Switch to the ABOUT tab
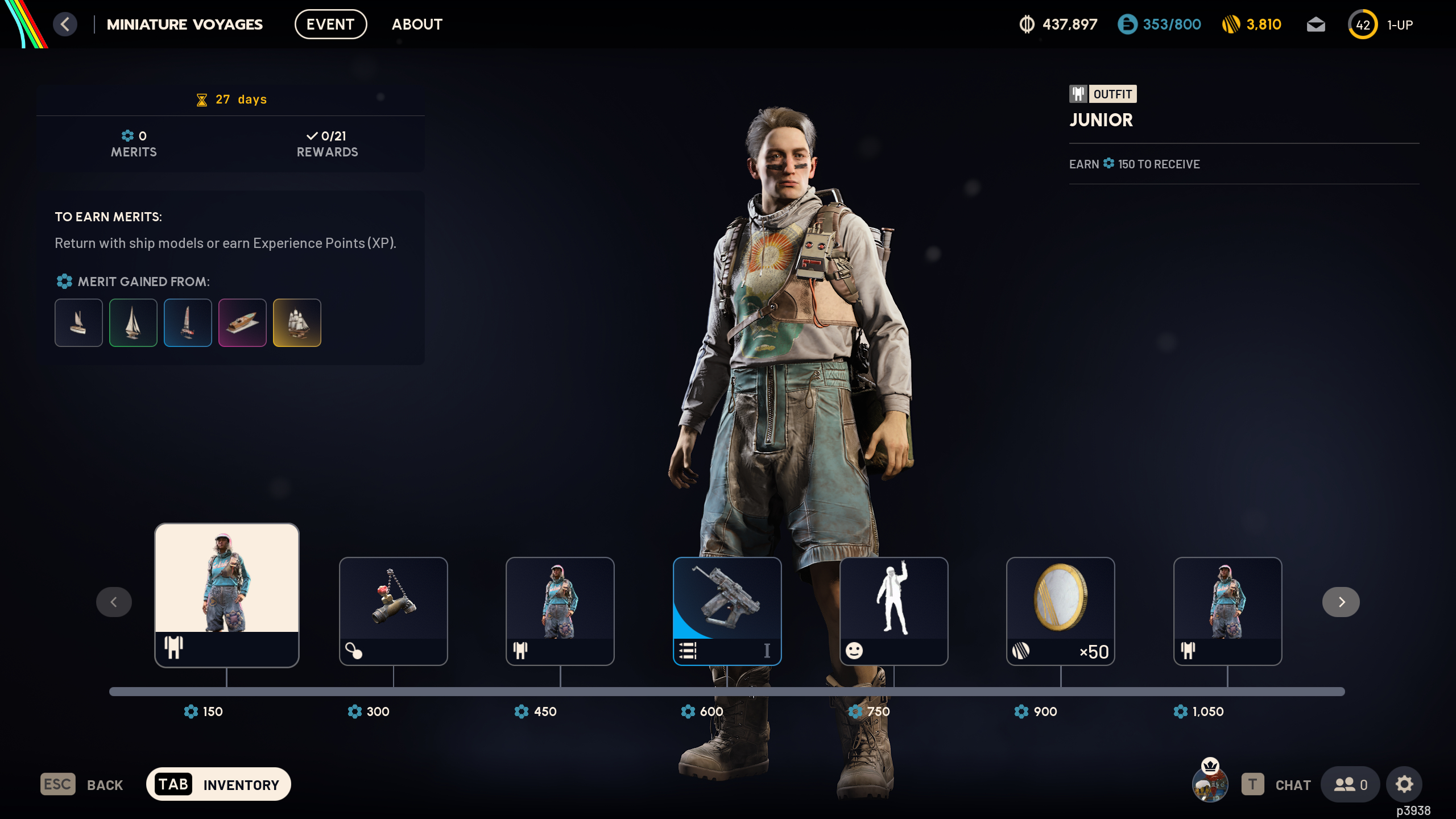Image resolution: width=1456 pixels, height=819 pixels. tap(417, 24)
